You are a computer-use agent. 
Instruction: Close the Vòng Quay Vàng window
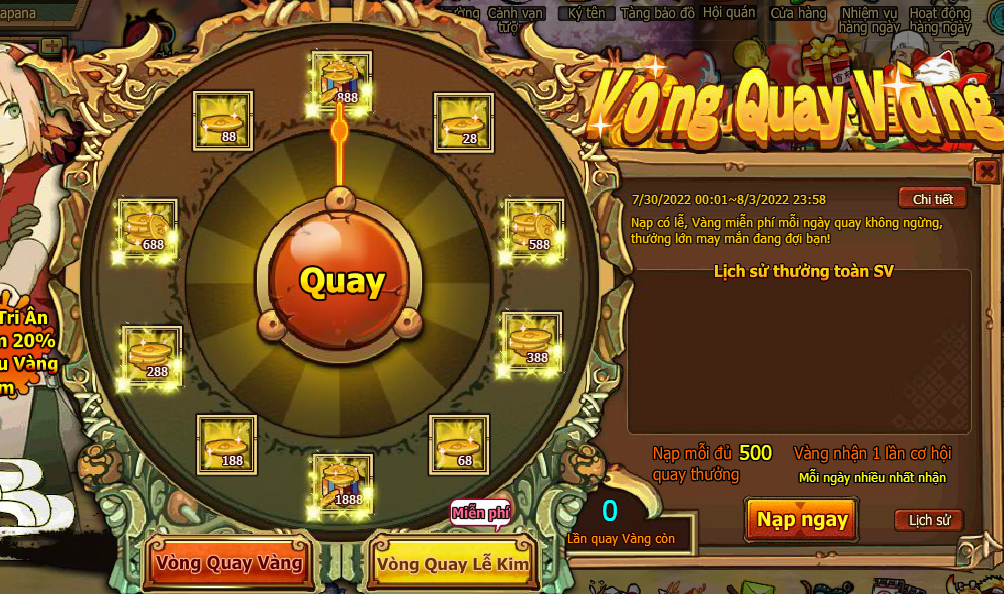[x=986, y=172]
